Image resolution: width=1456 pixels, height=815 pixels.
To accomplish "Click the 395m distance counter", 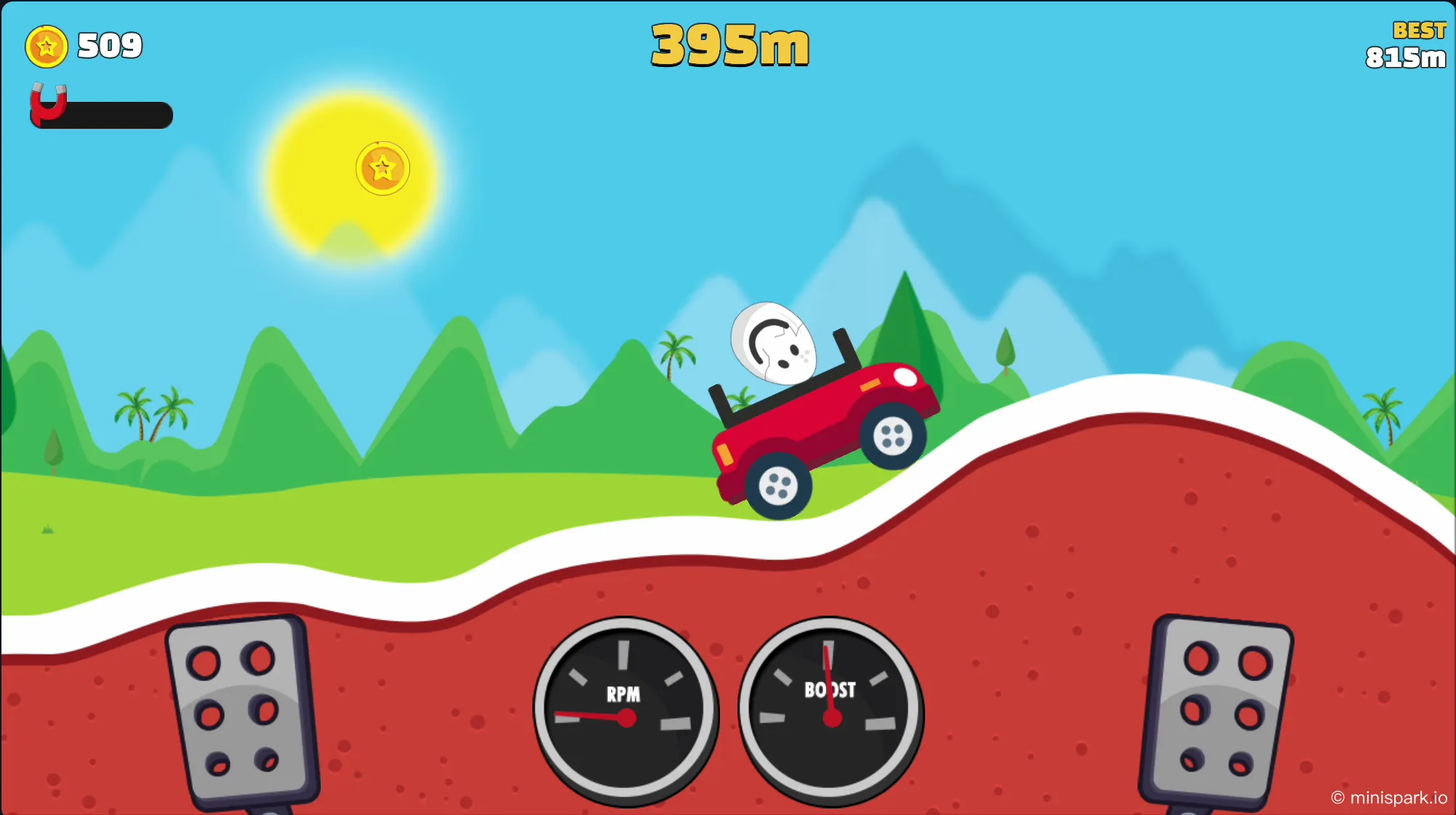I will point(727,44).
